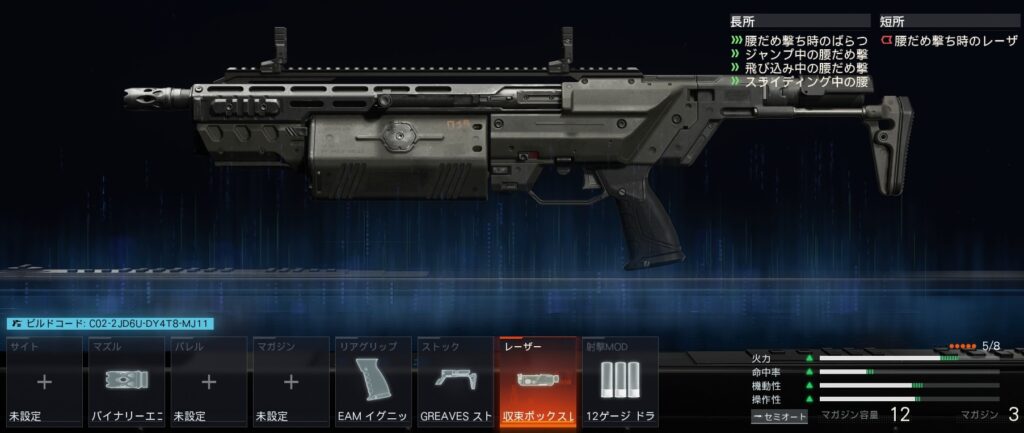Open the empty マガジン (magazine) attachment slot
Viewport: 1024px width, 433px height.
pos(291,381)
